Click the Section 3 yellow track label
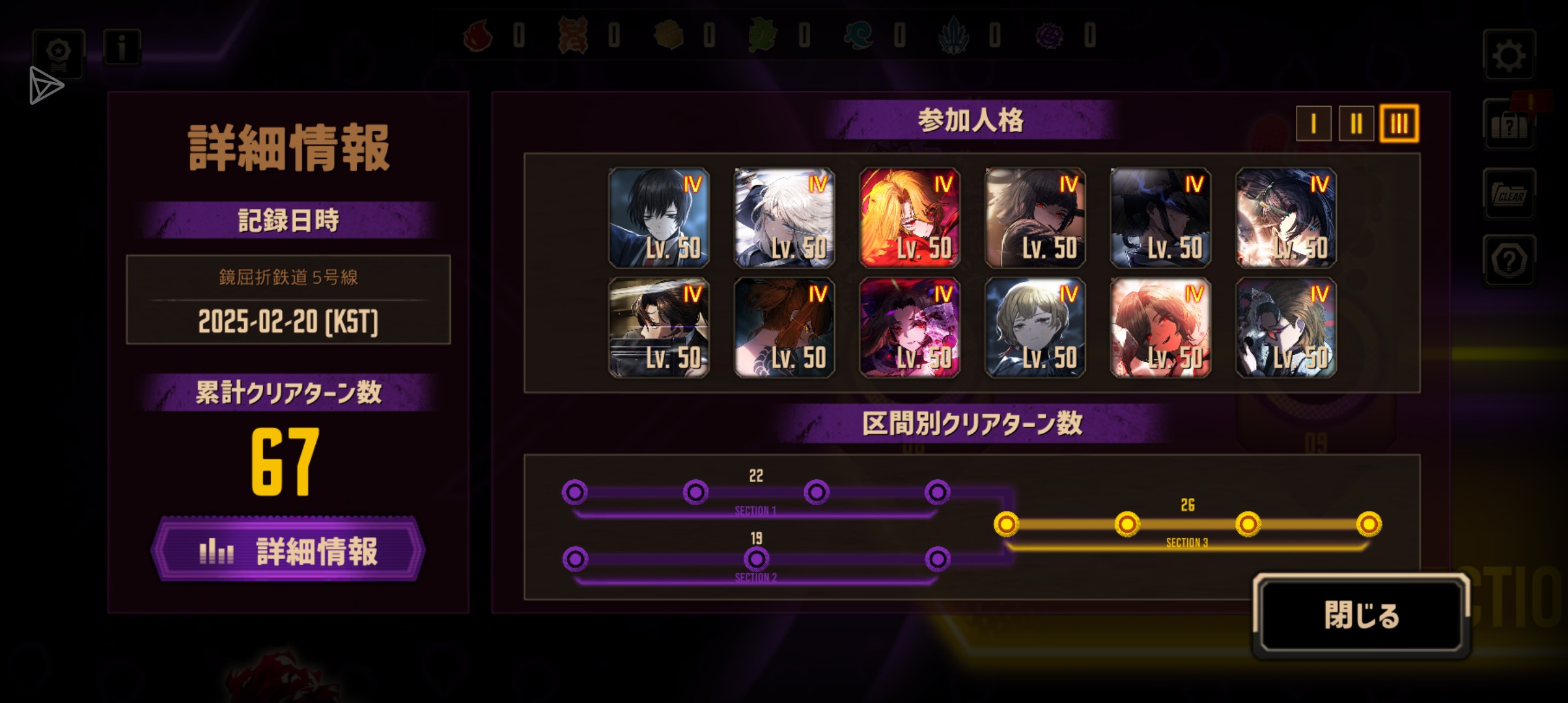The height and width of the screenshot is (703, 1568). 1186,542
